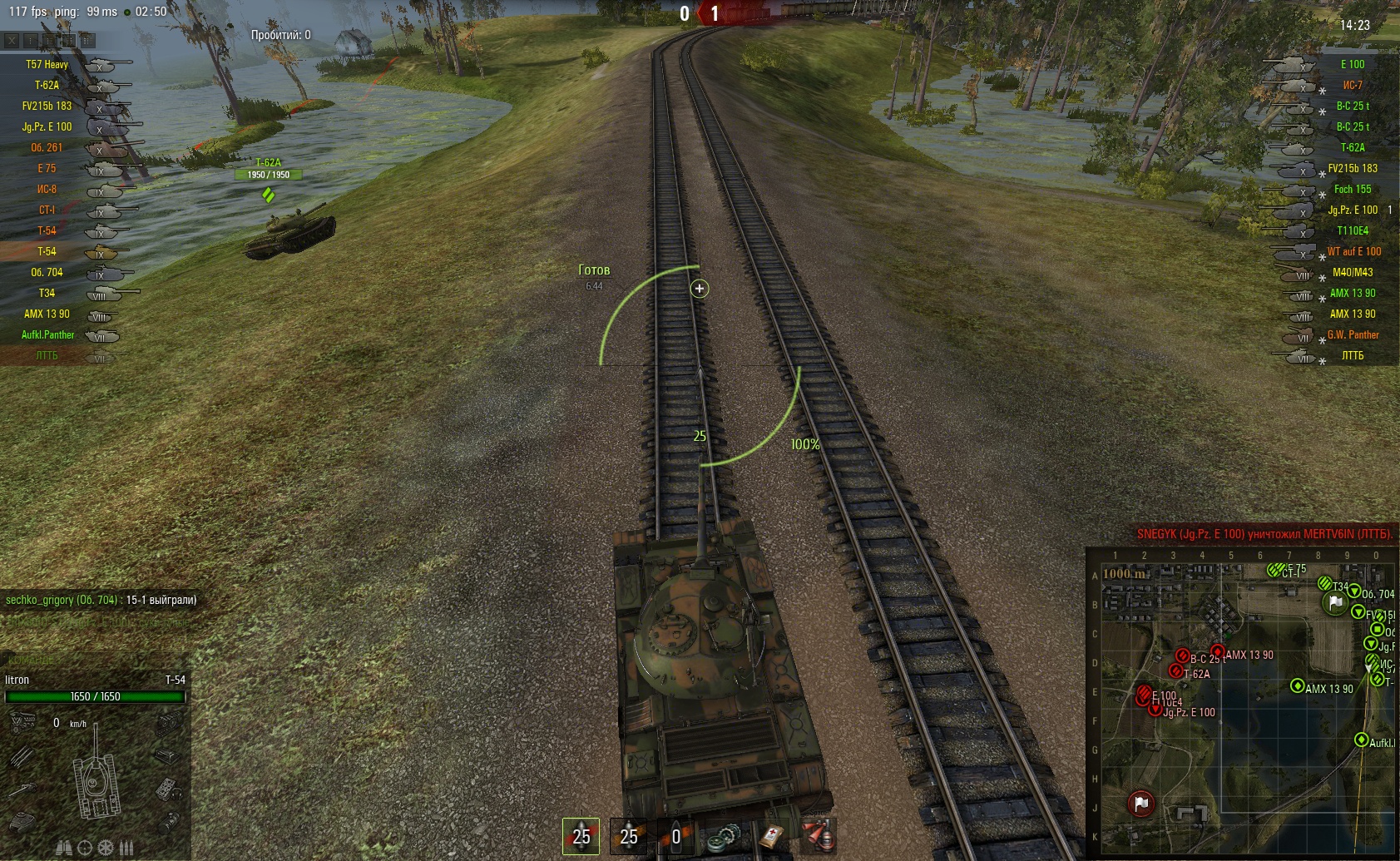The image size is (1400, 861).
Task: Select the T110E4 enemy list entry
Action: 1352,230
